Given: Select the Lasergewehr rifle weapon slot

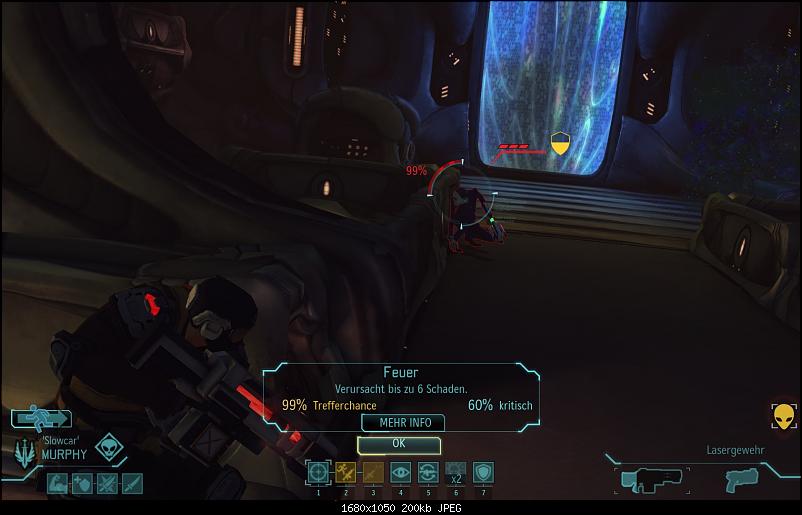Looking at the screenshot, I should point(651,479).
